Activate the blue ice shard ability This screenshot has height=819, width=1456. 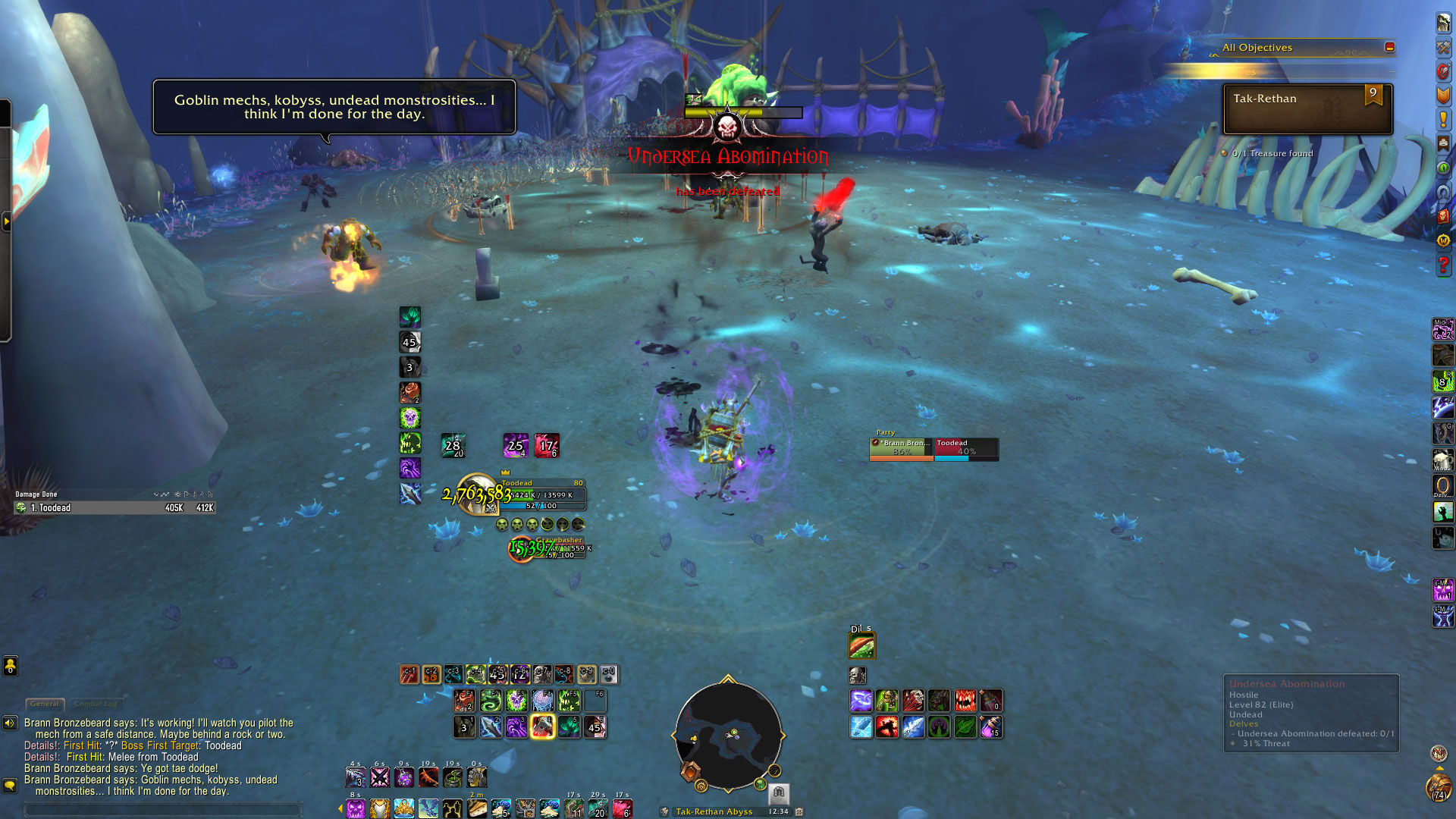[861, 727]
